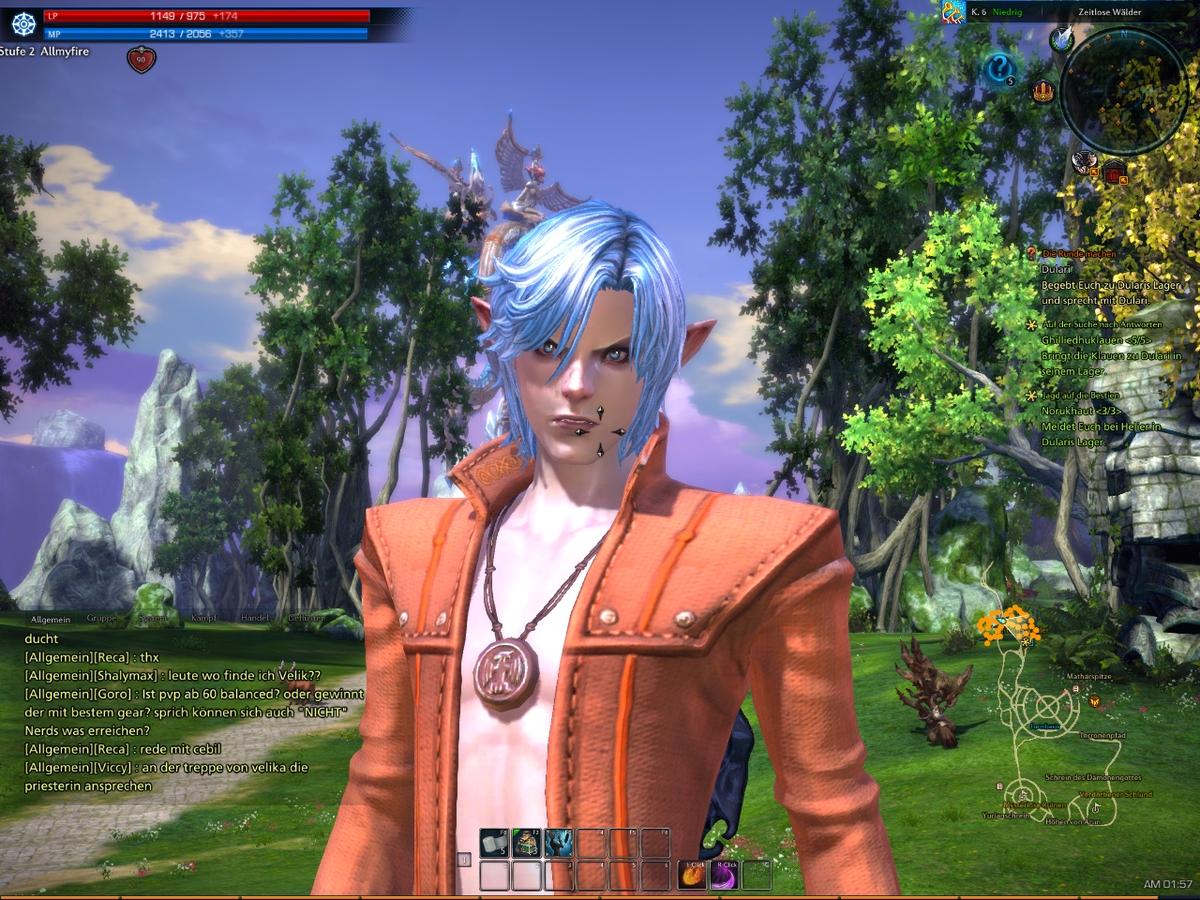The height and width of the screenshot is (900, 1200).
Task: Select the 'Die Runde machen' quest in tracker
Action: (1079, 255)
